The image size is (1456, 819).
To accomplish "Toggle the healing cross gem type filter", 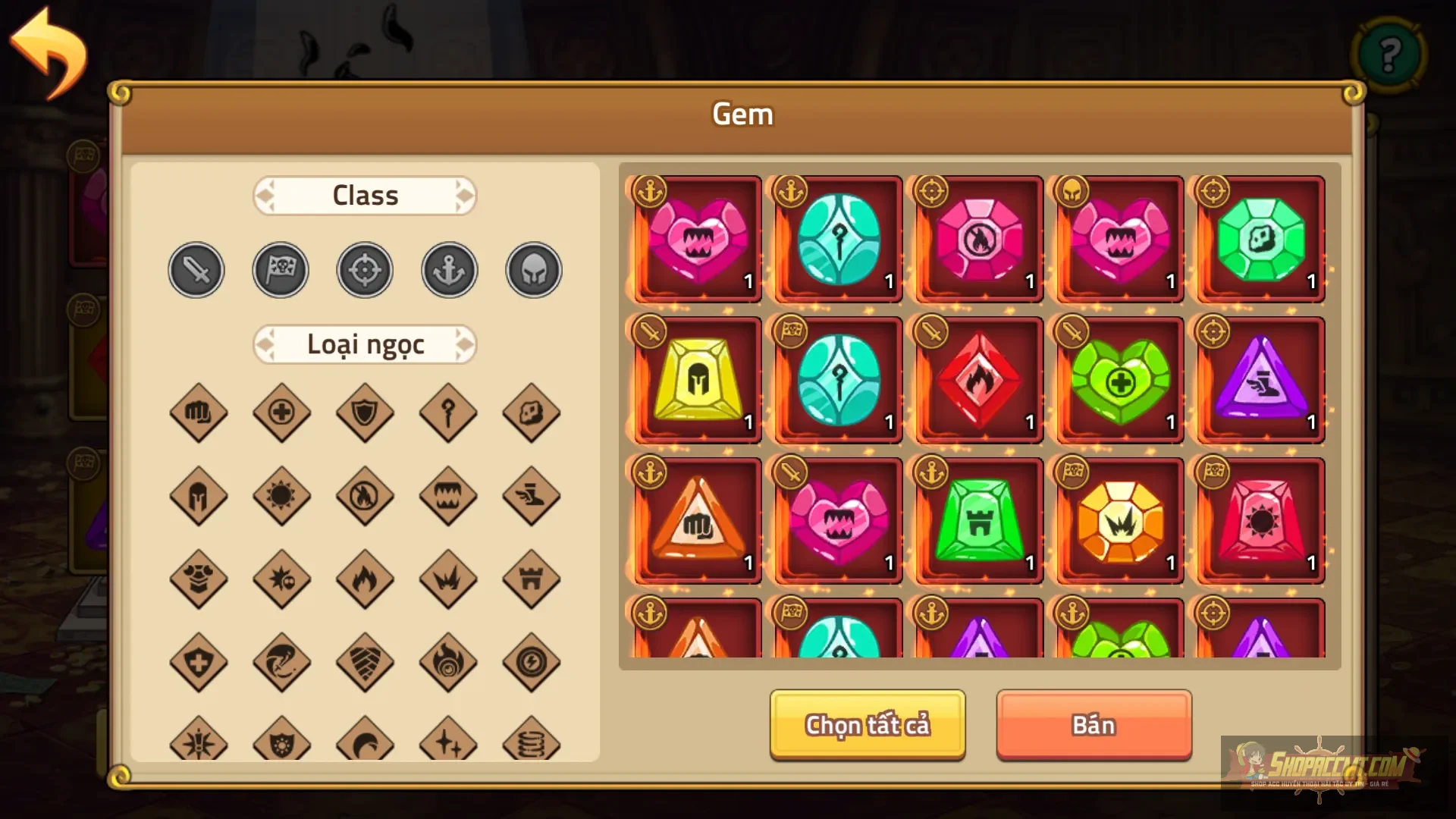I will tap(281, 413).
